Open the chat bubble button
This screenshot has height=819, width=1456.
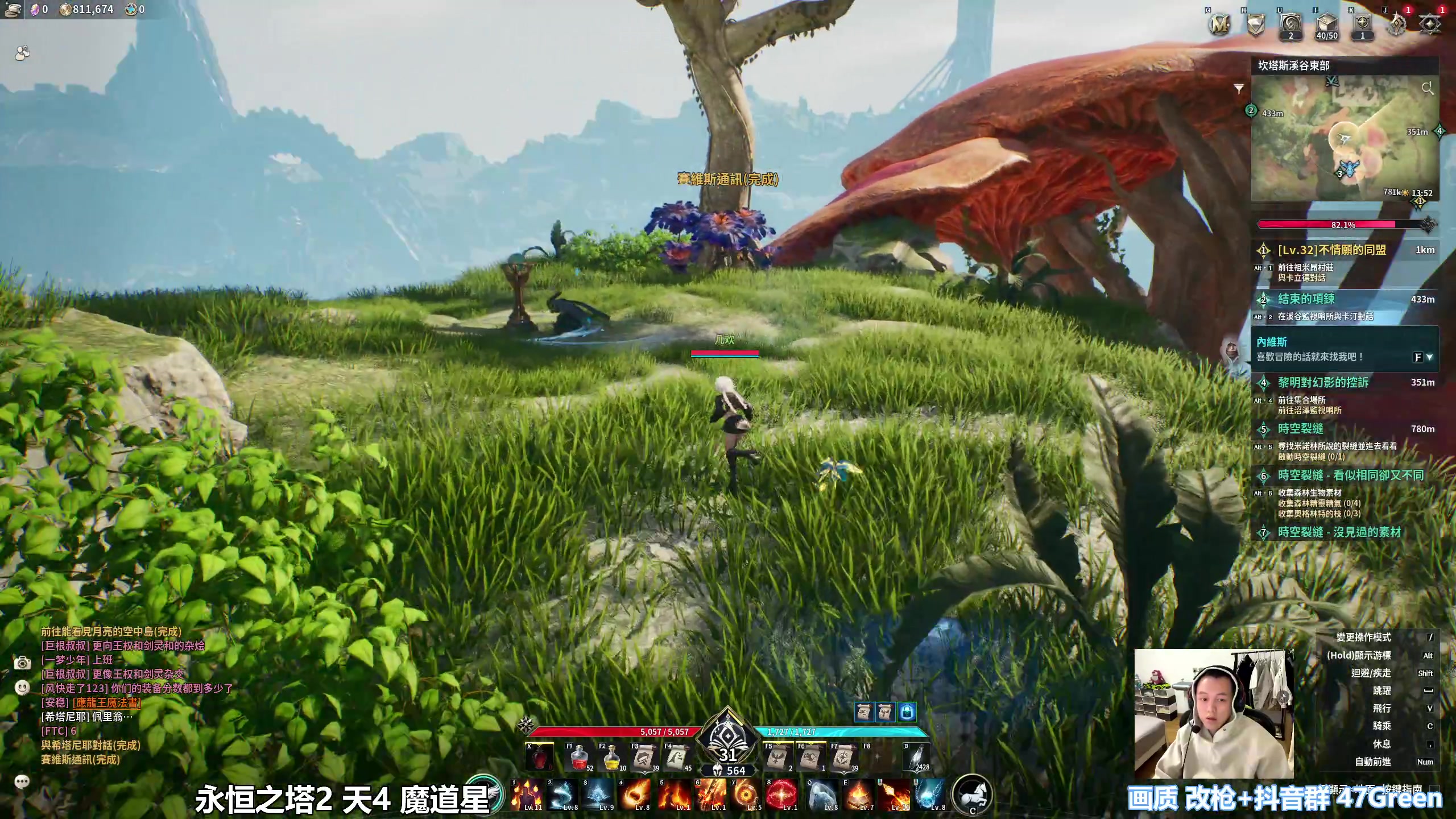pyautogui.click(x=22, y=781)
